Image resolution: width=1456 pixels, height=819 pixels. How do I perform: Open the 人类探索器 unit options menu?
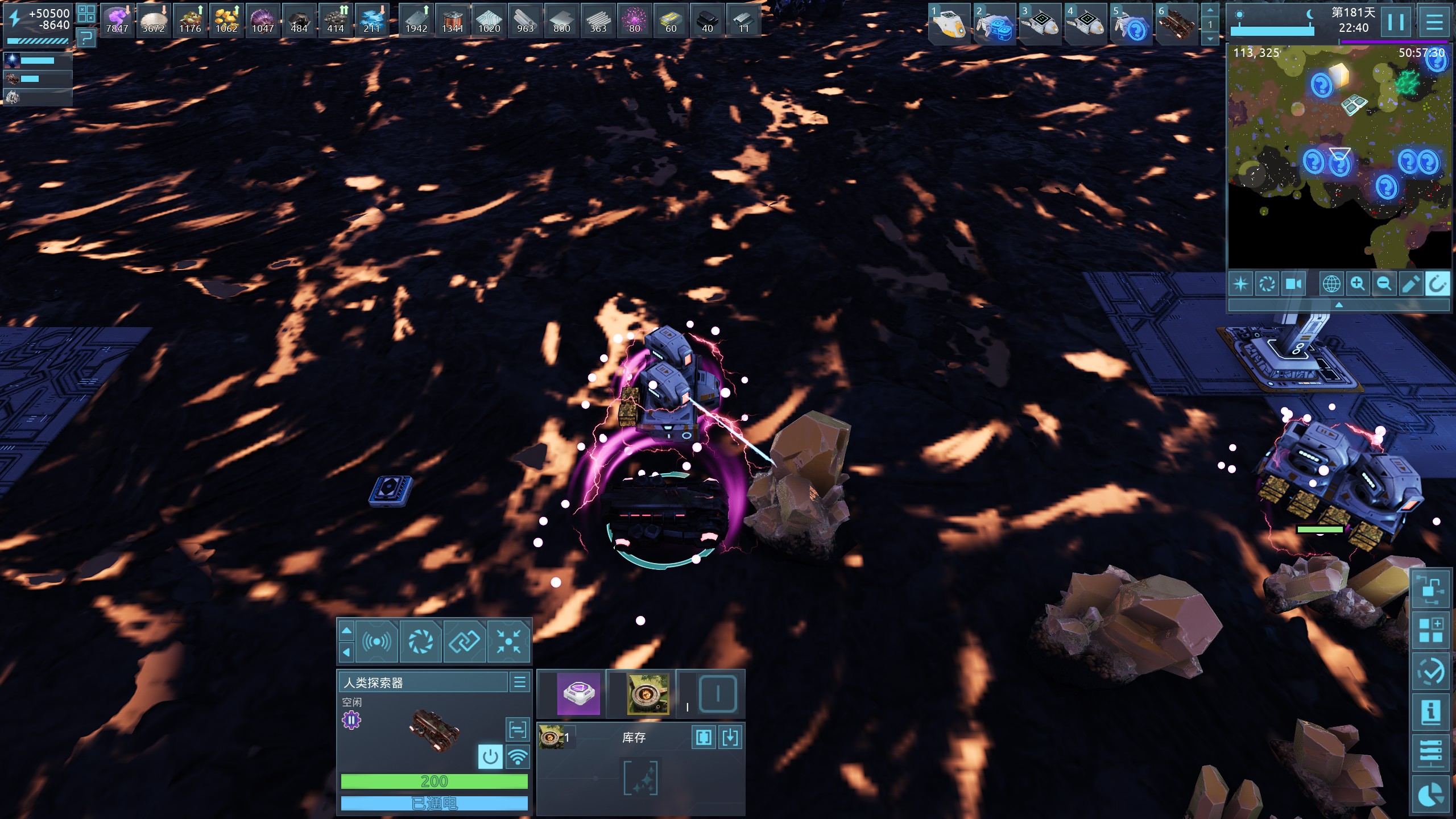click(520, 682)
